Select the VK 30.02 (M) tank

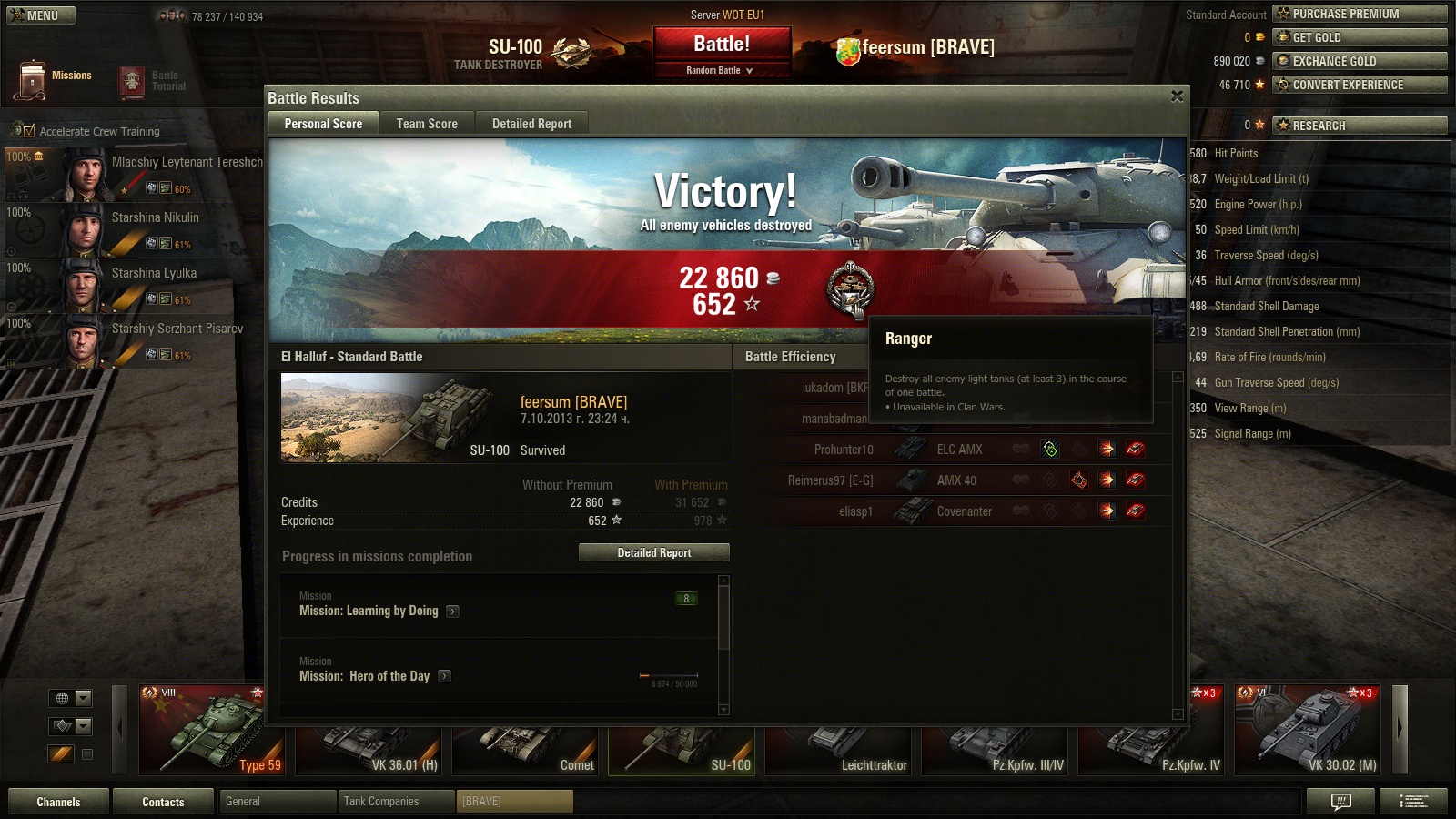[x=1307, y=730]
